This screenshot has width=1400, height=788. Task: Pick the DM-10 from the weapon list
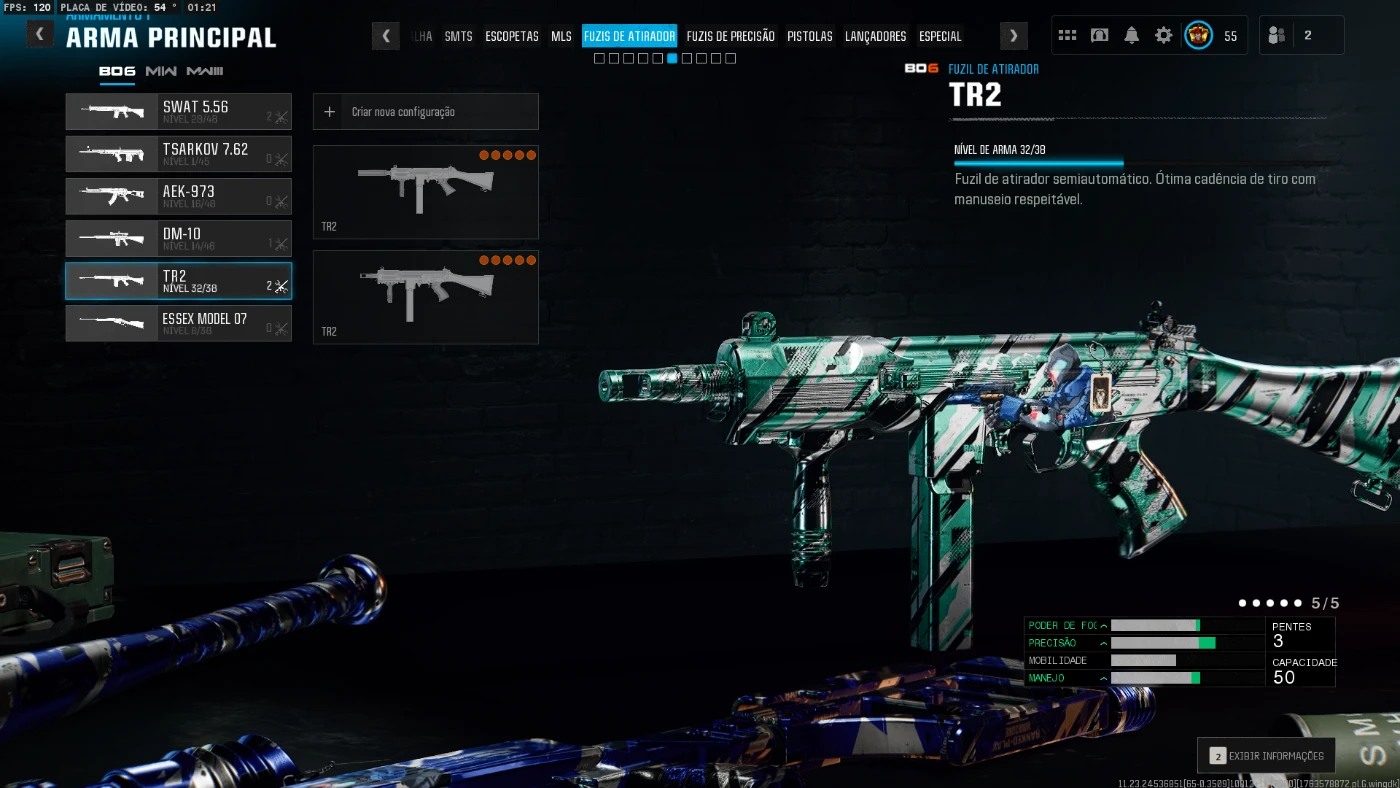(178, 239)
